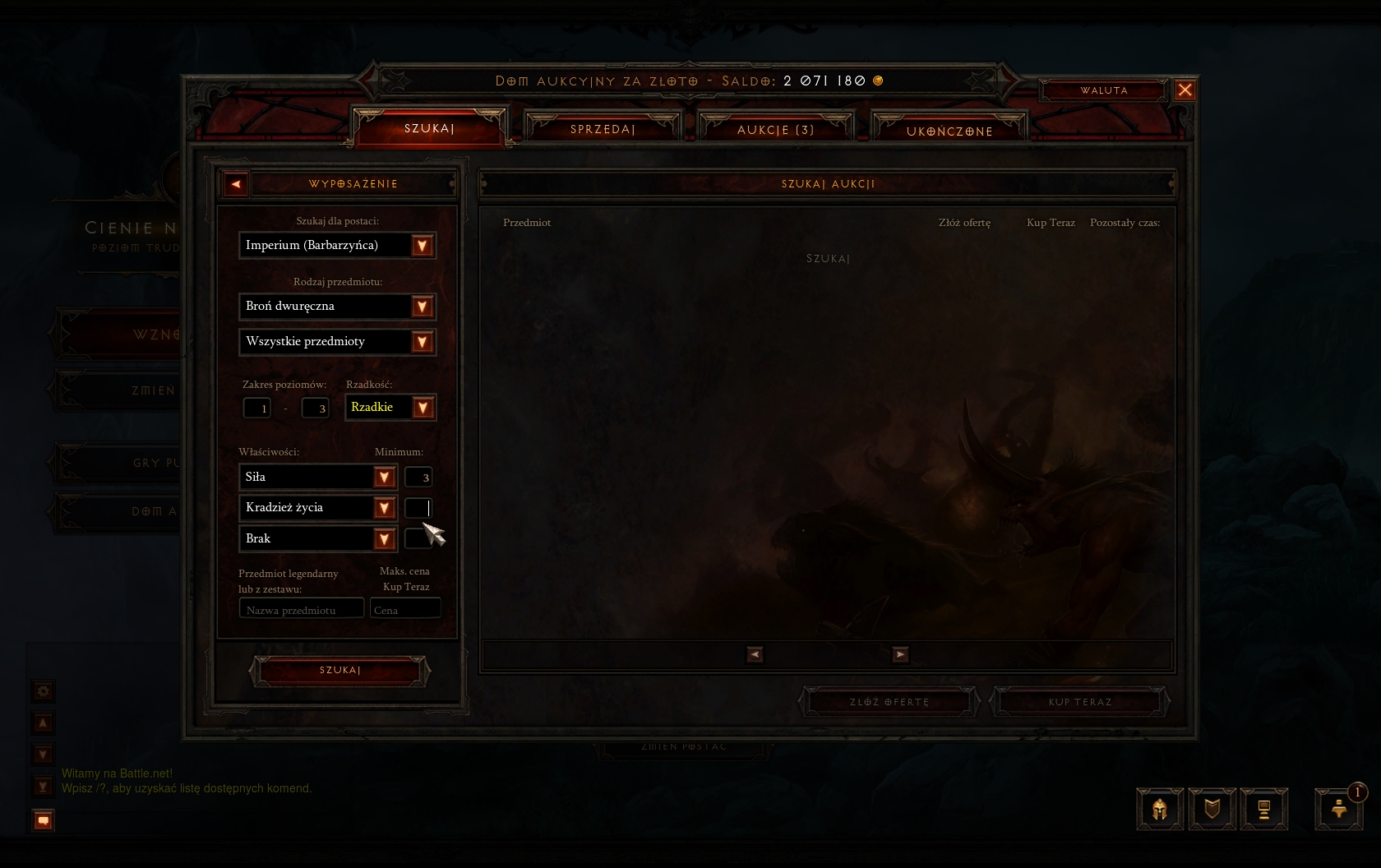Close the auction house window
Image resolution: width=1381 pixels, height=868 pixels.
1185,90
